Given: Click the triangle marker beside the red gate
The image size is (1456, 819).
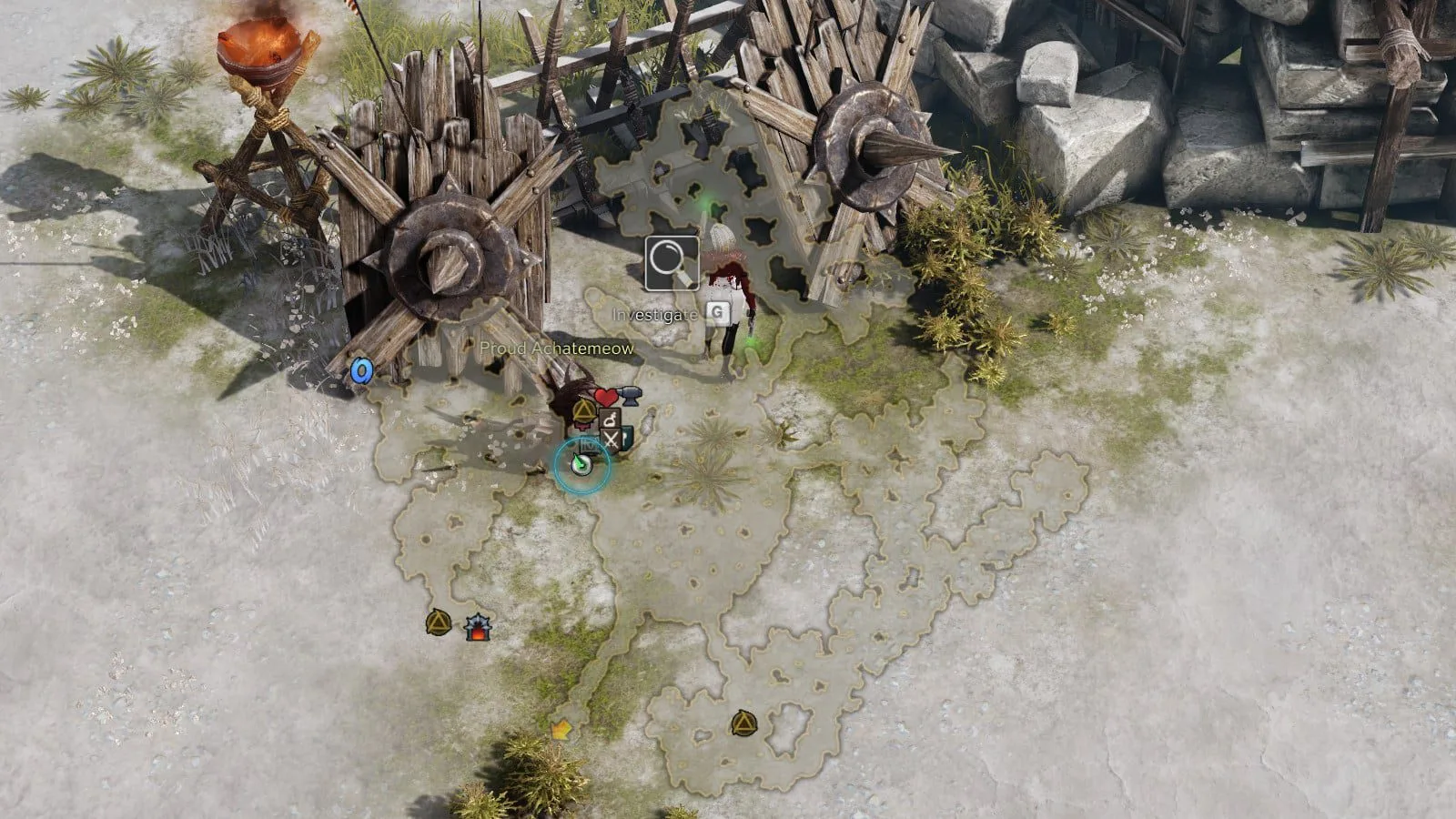Looking at the screenshot, I should [439, 623].
